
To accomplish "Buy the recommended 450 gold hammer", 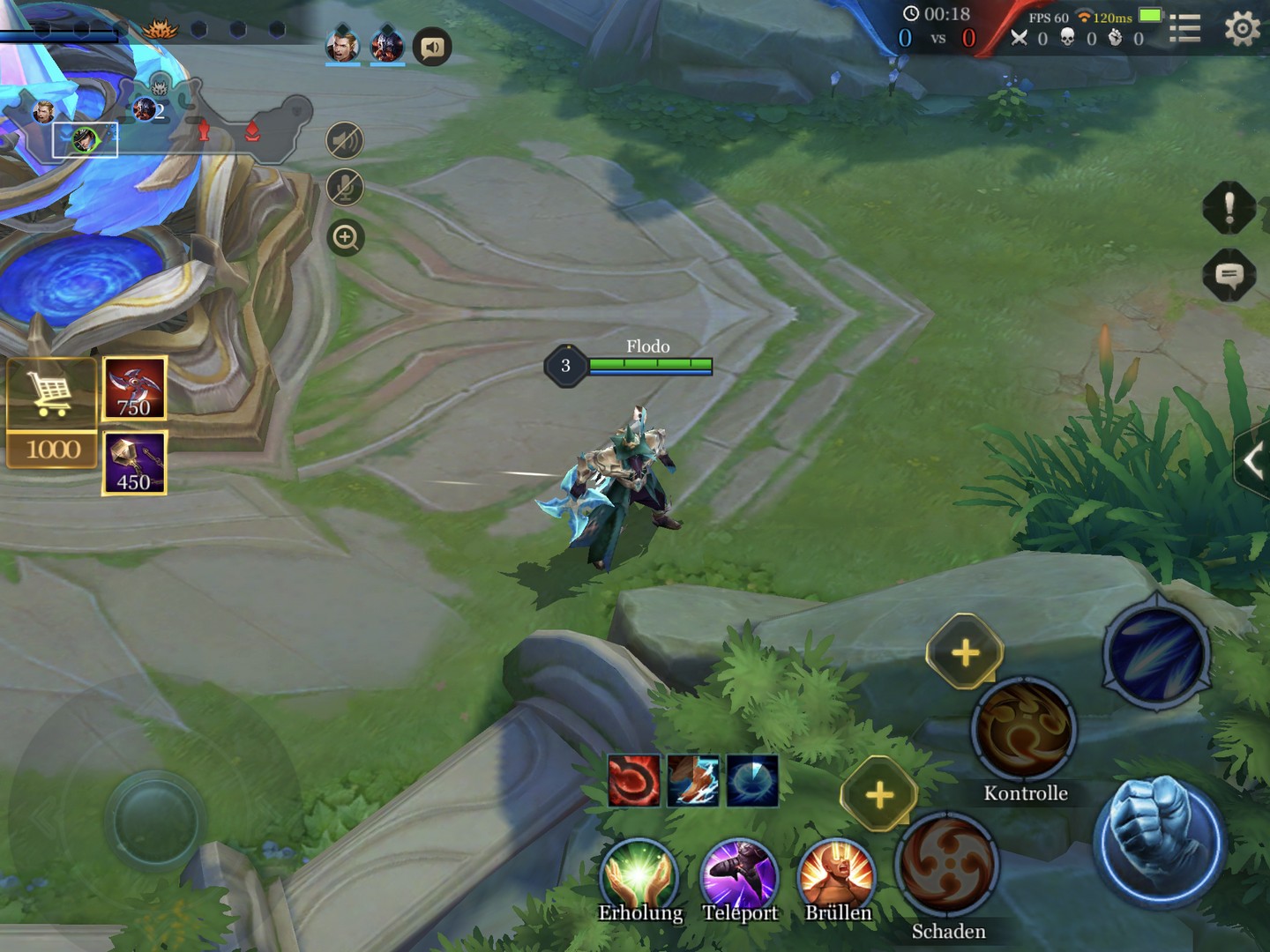I will click(134, 463).
